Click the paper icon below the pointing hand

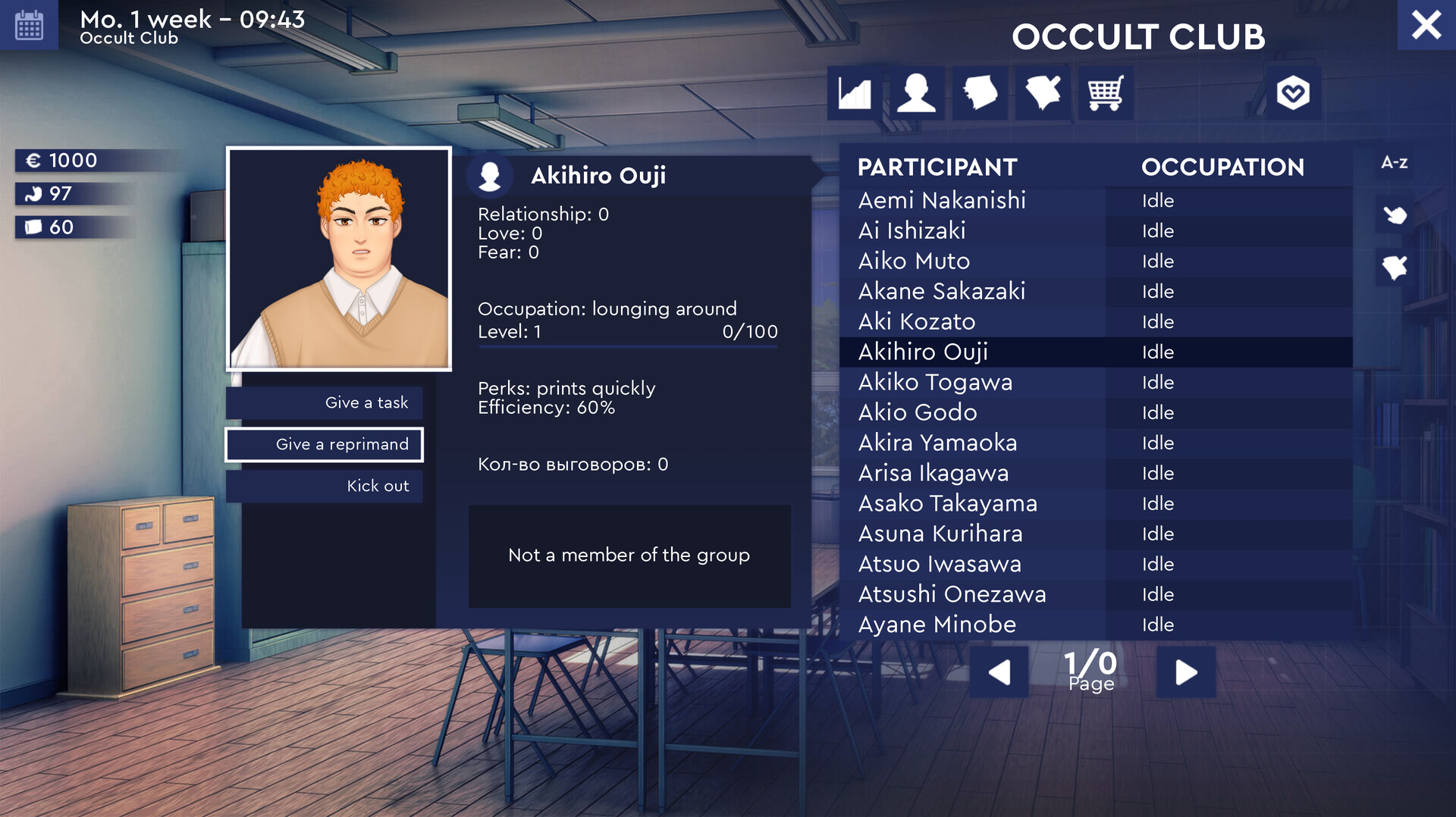point(1395,267)
